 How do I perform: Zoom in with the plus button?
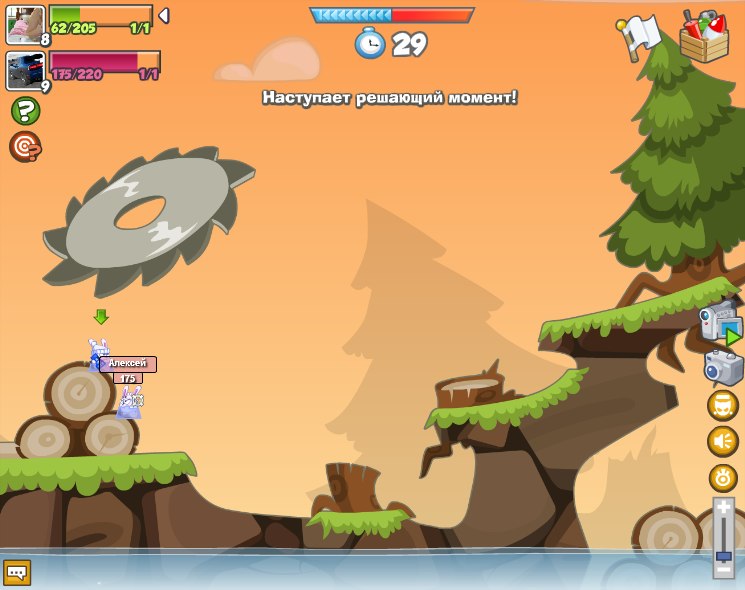[723, 508]
